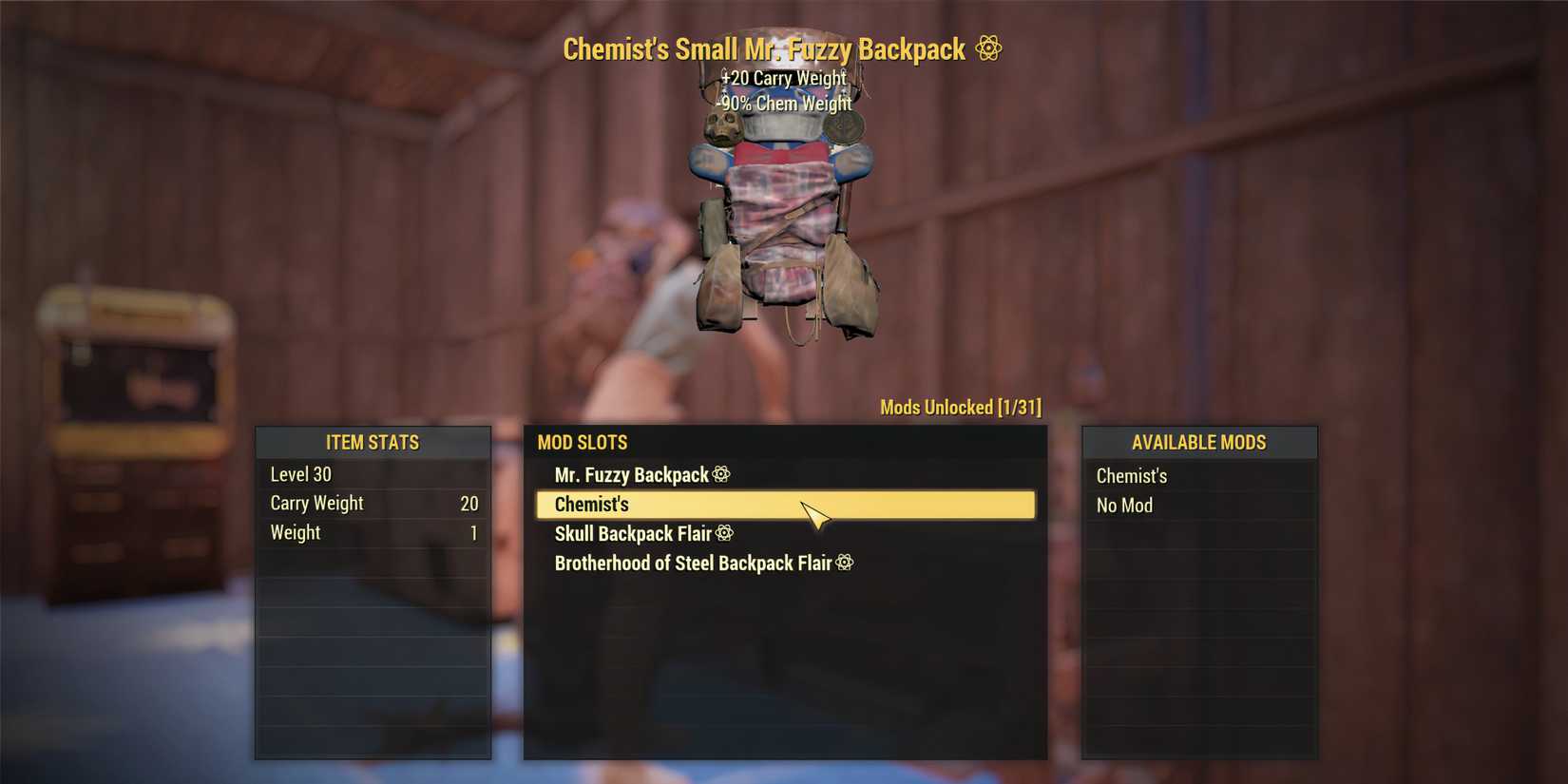The height and width of the screenshot is (784, 1568).
Task: Choose Chemist's under Available Mods
Action: click(1131, 475)
